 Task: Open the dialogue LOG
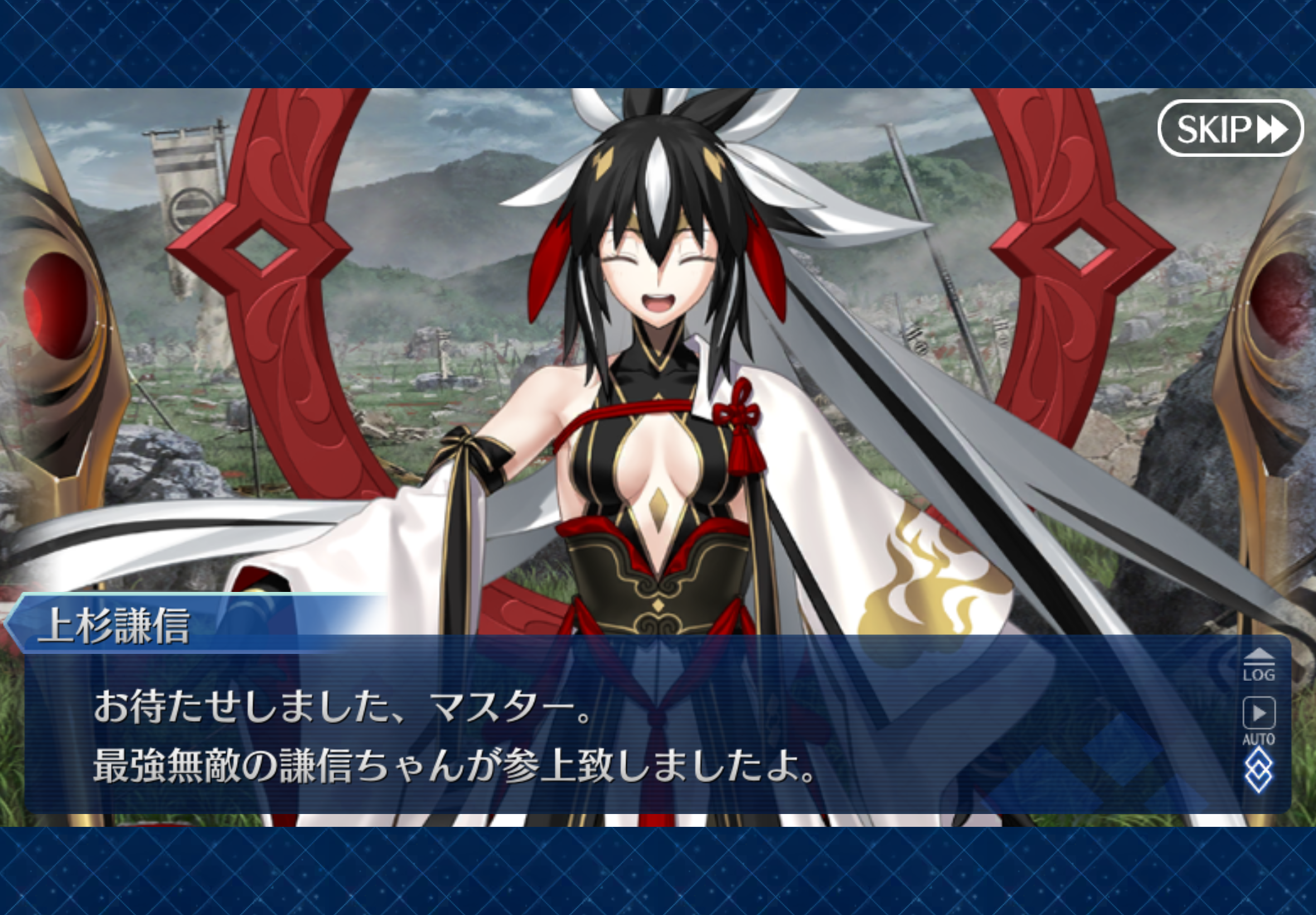[1259, 666]
